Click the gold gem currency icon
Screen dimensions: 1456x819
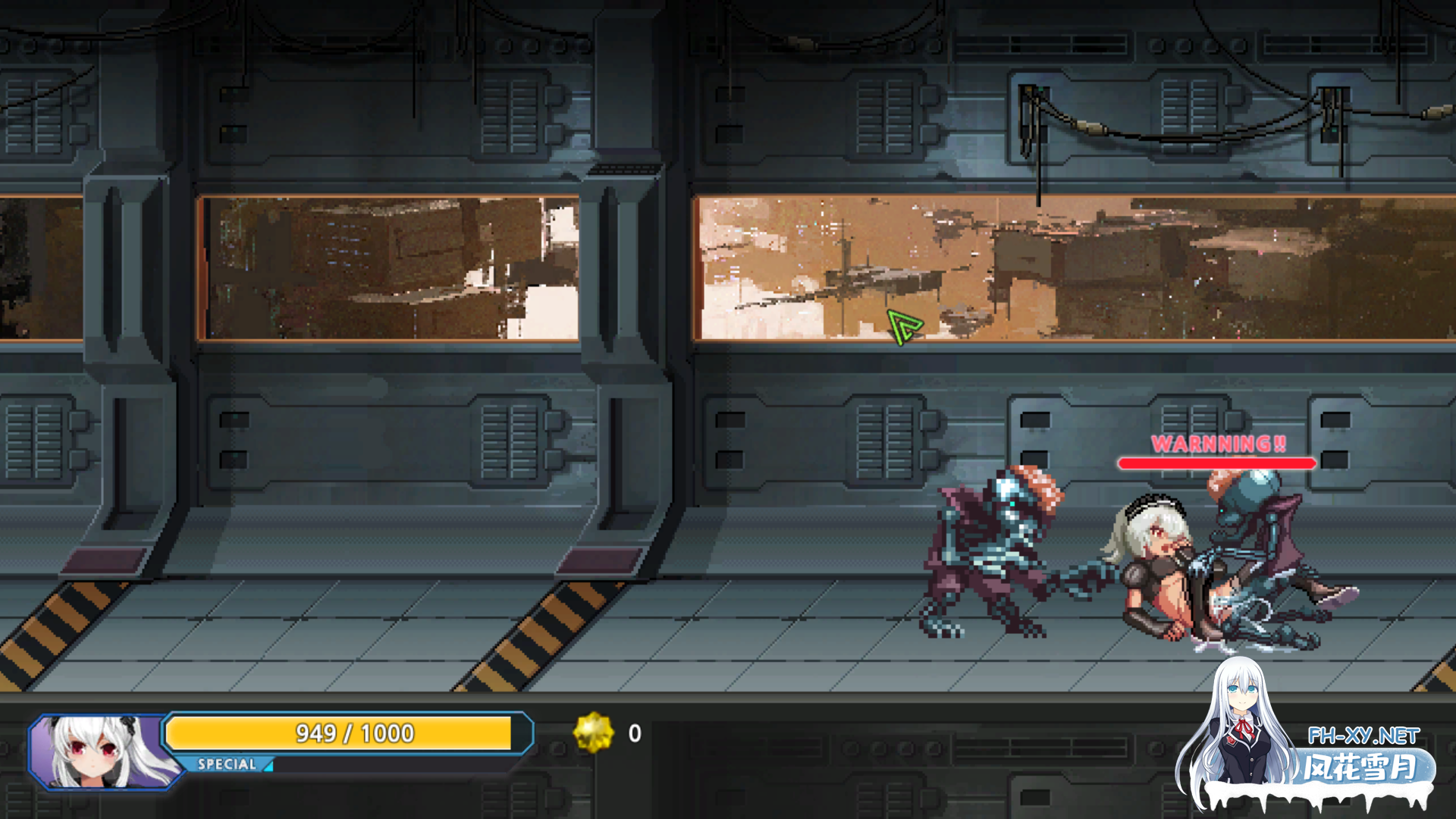[x=593, y=733]
